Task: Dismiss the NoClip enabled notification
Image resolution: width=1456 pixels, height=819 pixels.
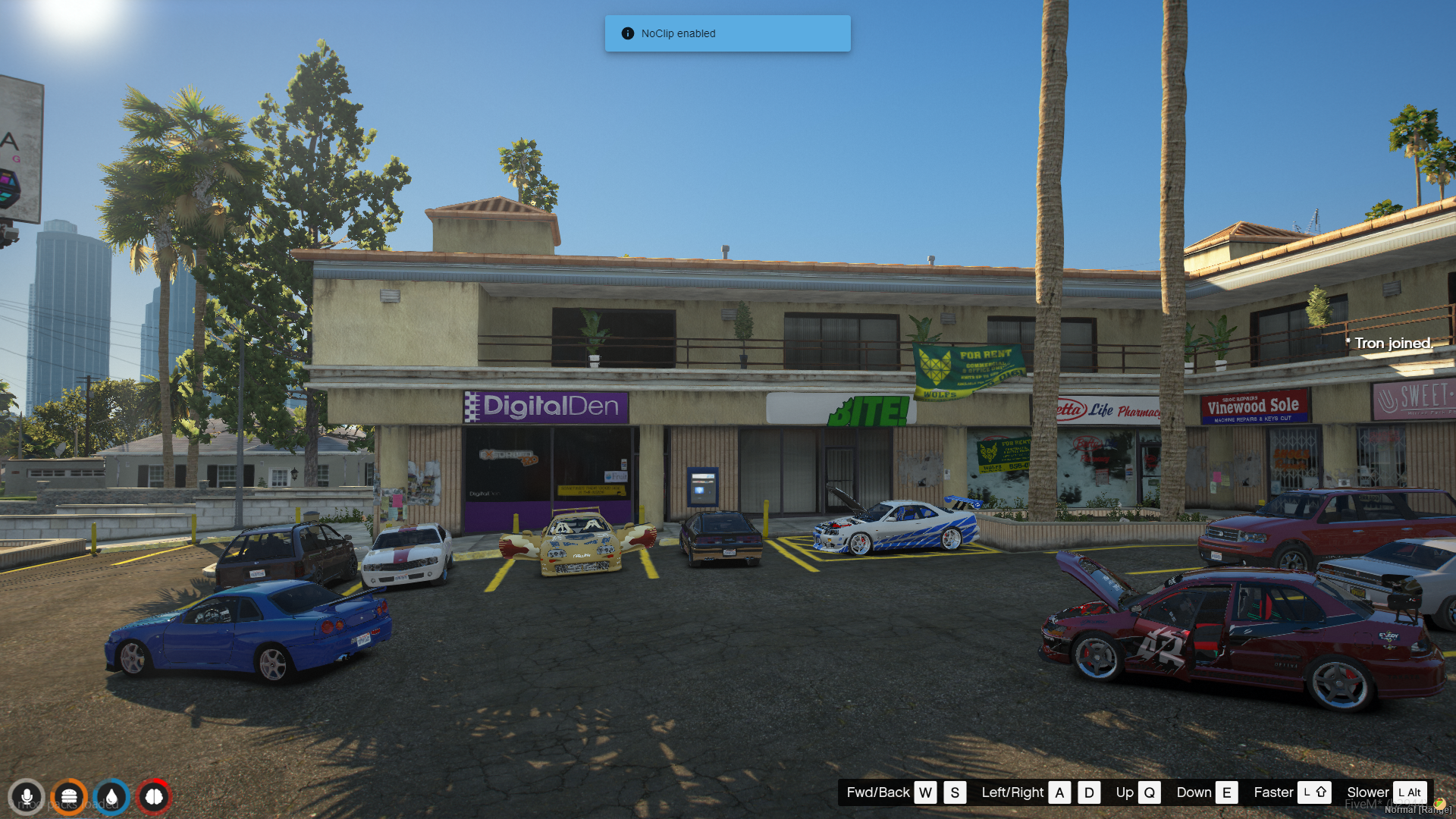Action: point(726,33)
